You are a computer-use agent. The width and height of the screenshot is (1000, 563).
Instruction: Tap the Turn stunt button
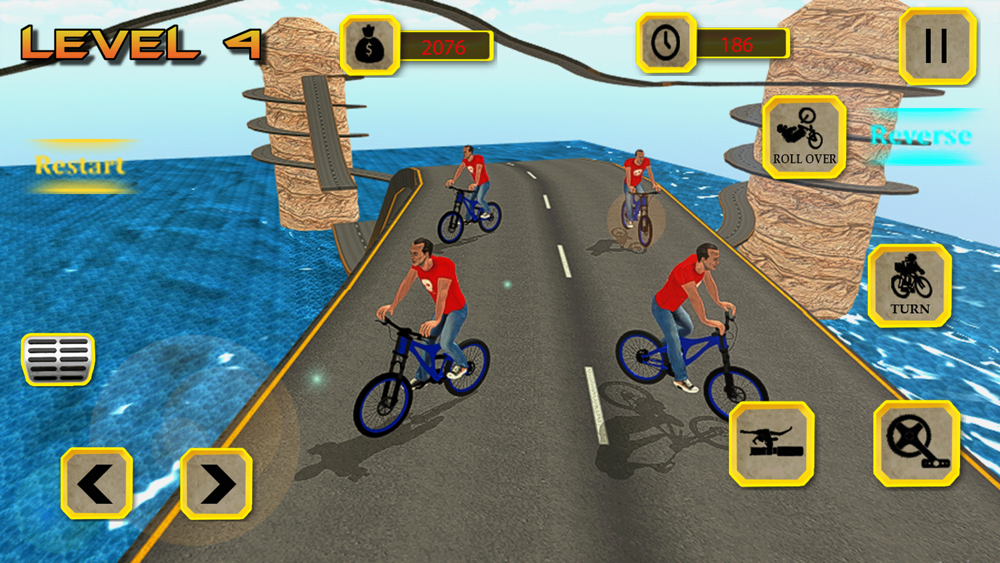pos(909,285)
